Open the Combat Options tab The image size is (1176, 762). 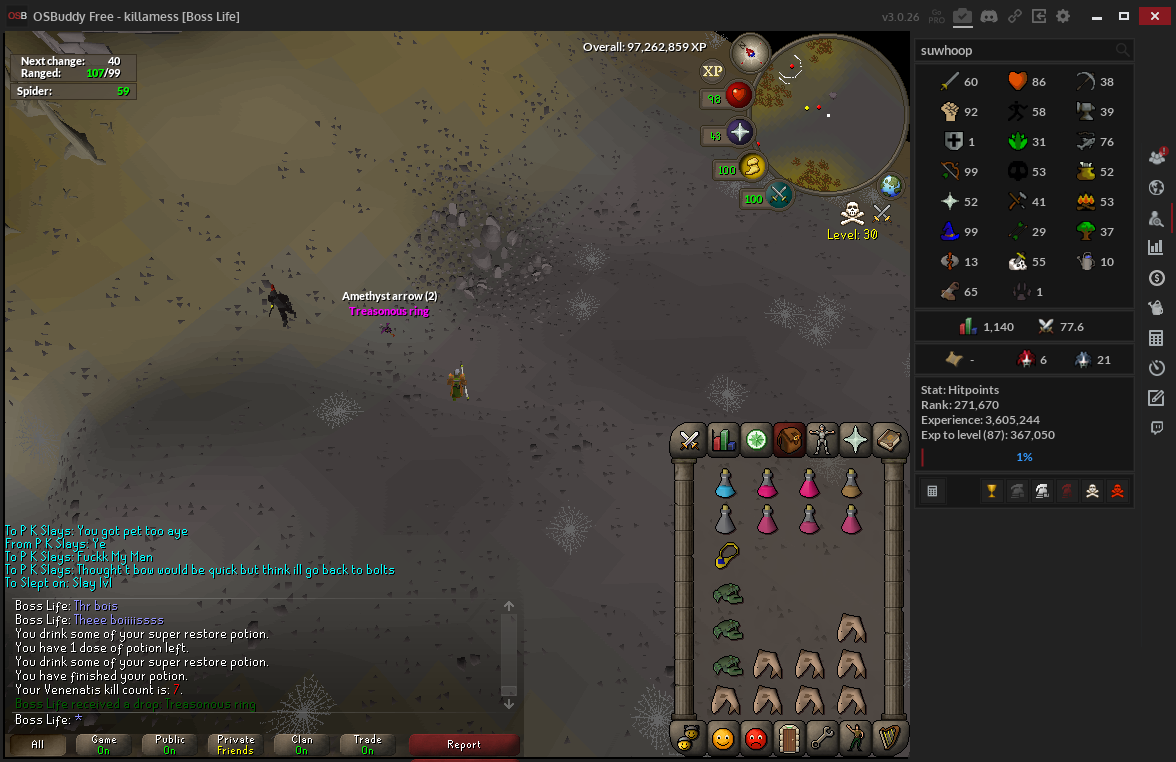click(x=689, y=439)
